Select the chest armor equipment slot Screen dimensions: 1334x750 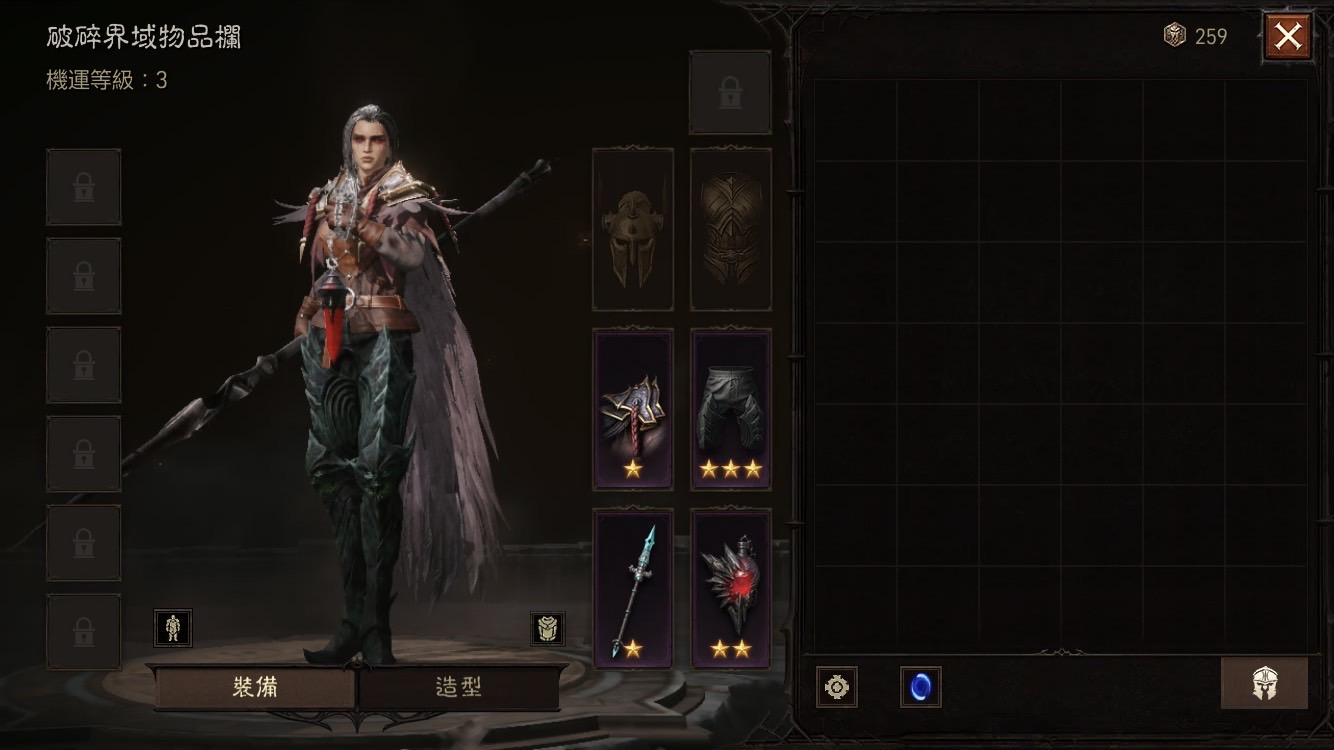[730, 229]
